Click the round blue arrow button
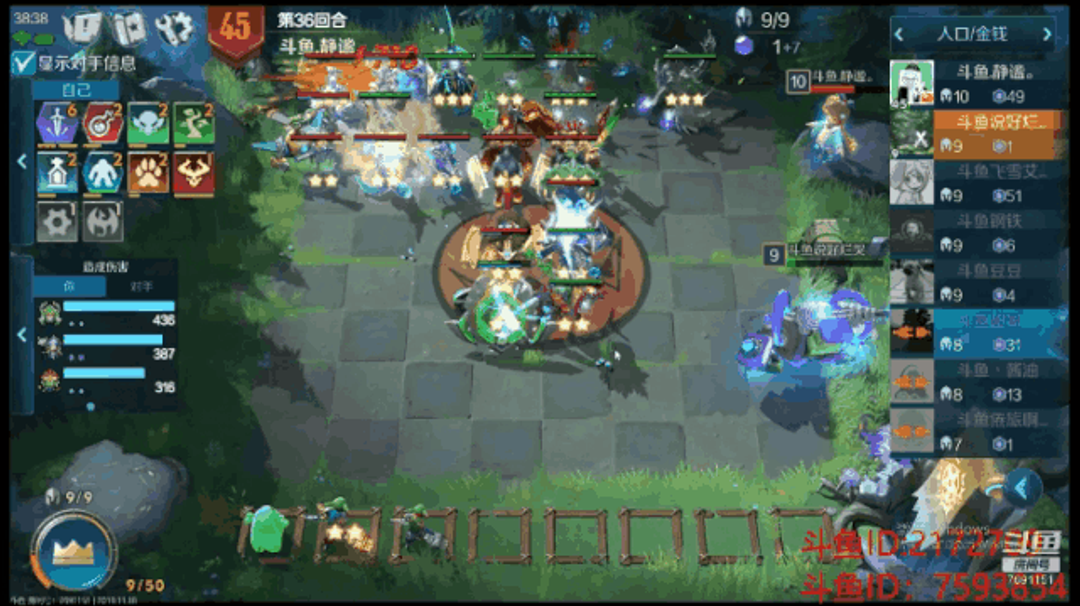Image resolution: width=1080 pixels, height=606 pixels. (x=1023, y=487)
